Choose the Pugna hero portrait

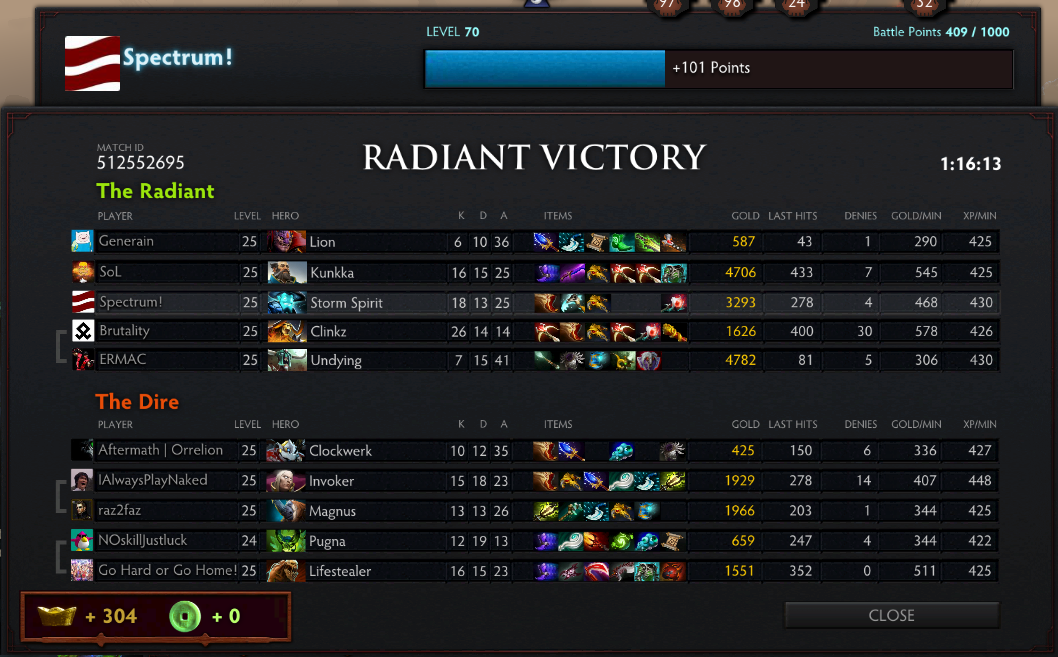tap(286, 541)
